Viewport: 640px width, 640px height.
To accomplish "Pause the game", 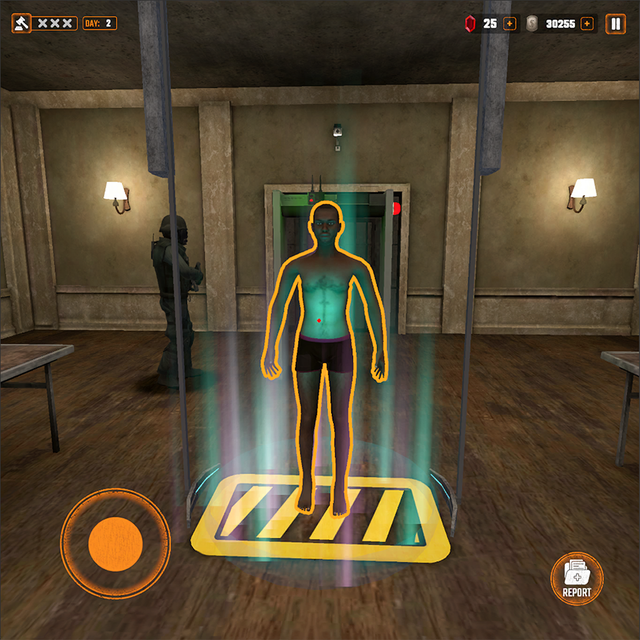I will point(615,23).
